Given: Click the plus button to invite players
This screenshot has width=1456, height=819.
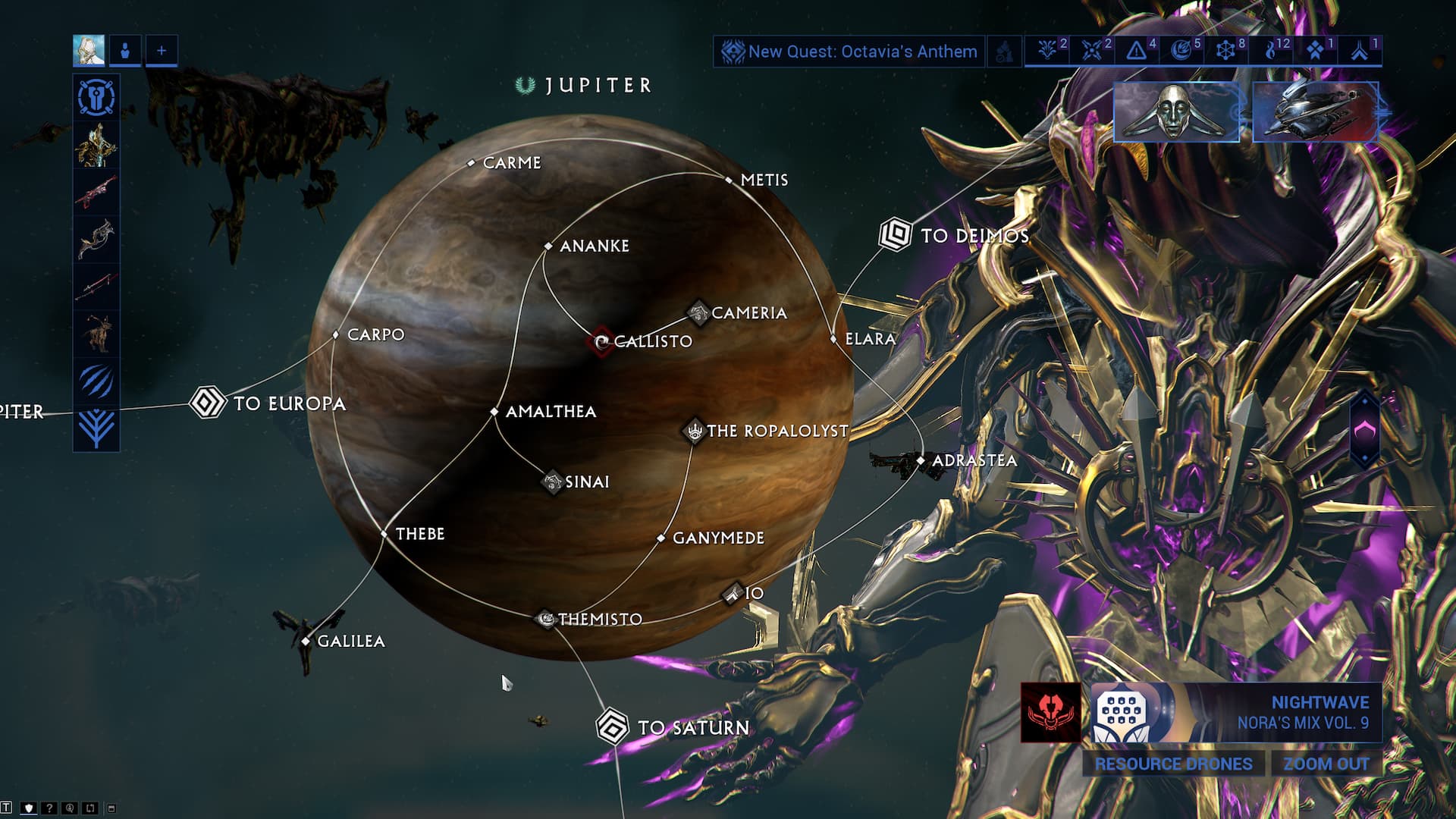Looking at the screenshot, I should coord(162,51).
